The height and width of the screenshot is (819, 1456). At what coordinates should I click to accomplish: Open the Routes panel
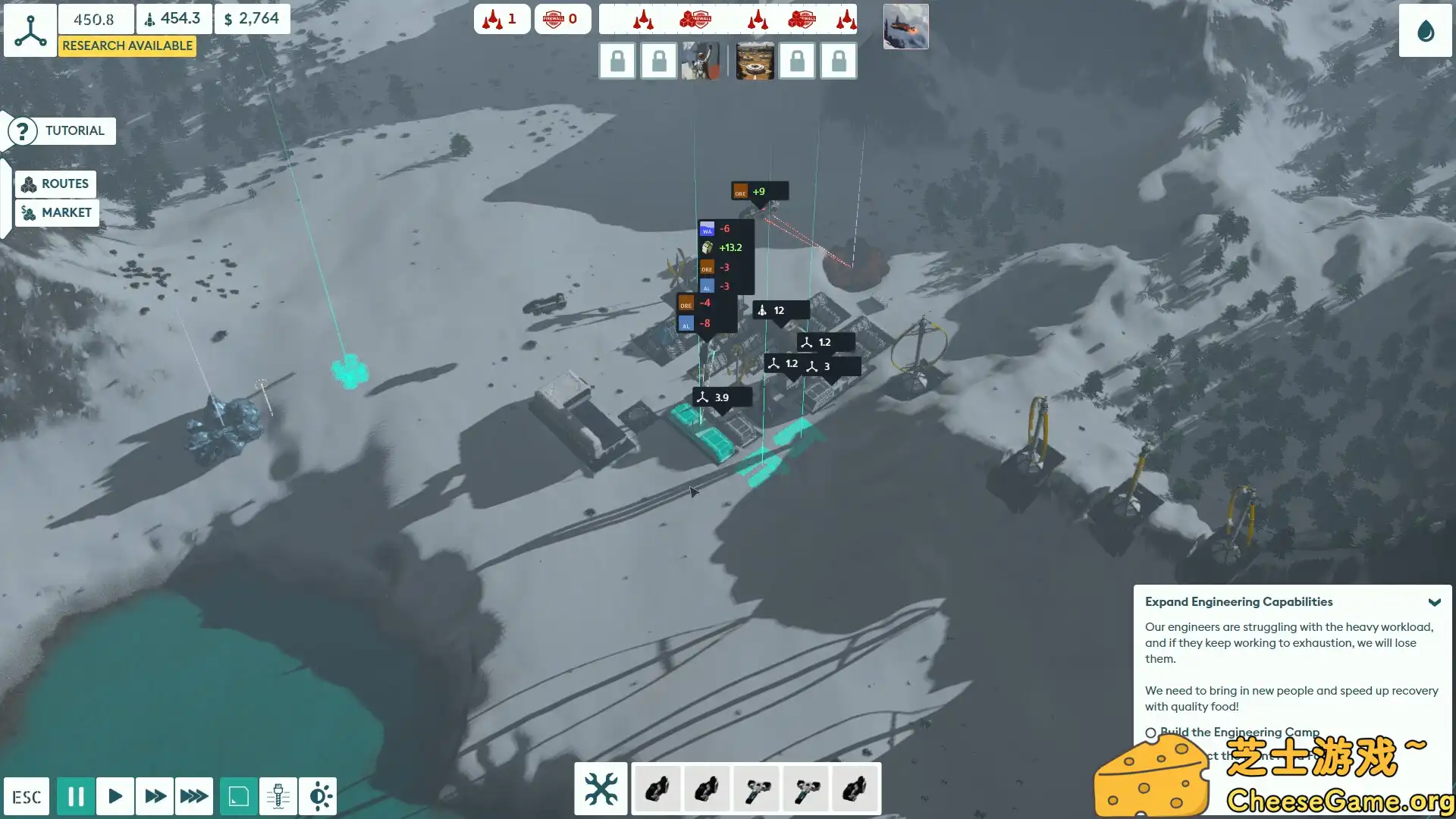(x=55, y=184)
